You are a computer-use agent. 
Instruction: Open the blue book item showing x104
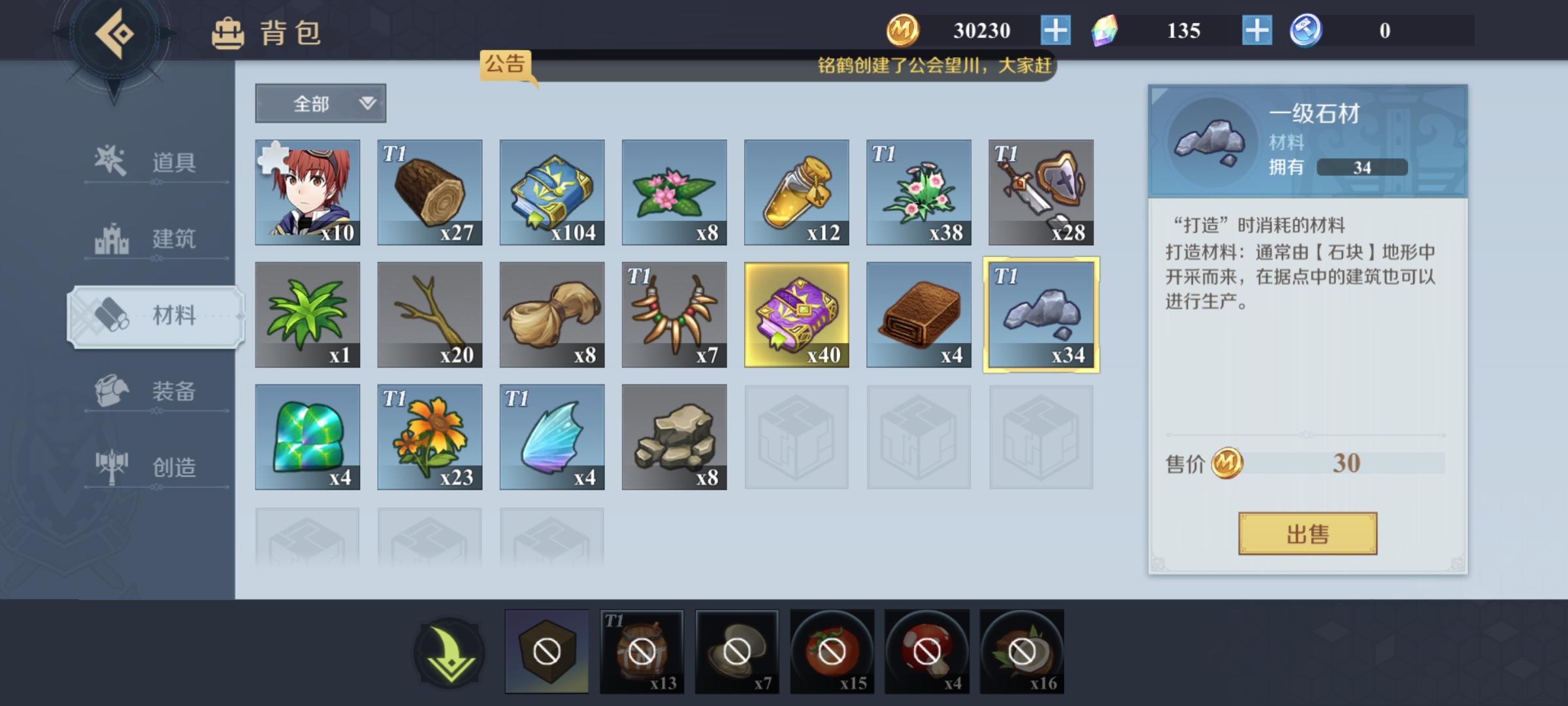point(552,192)
